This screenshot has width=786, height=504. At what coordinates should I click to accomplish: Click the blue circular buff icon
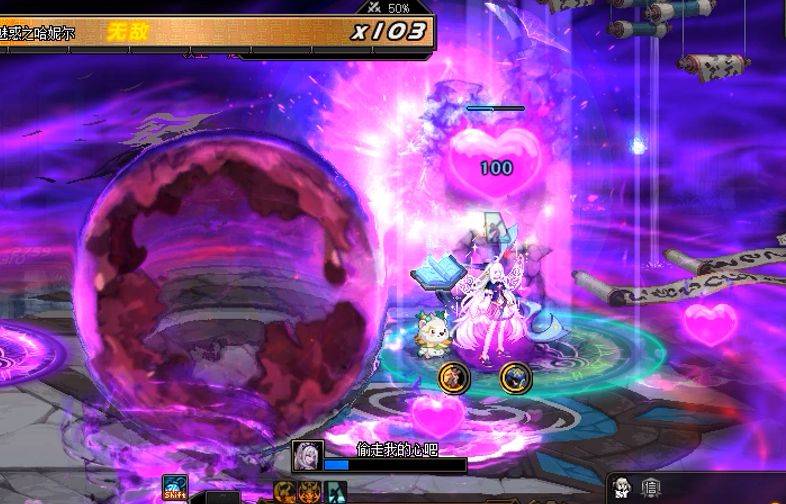pos(516,377)
